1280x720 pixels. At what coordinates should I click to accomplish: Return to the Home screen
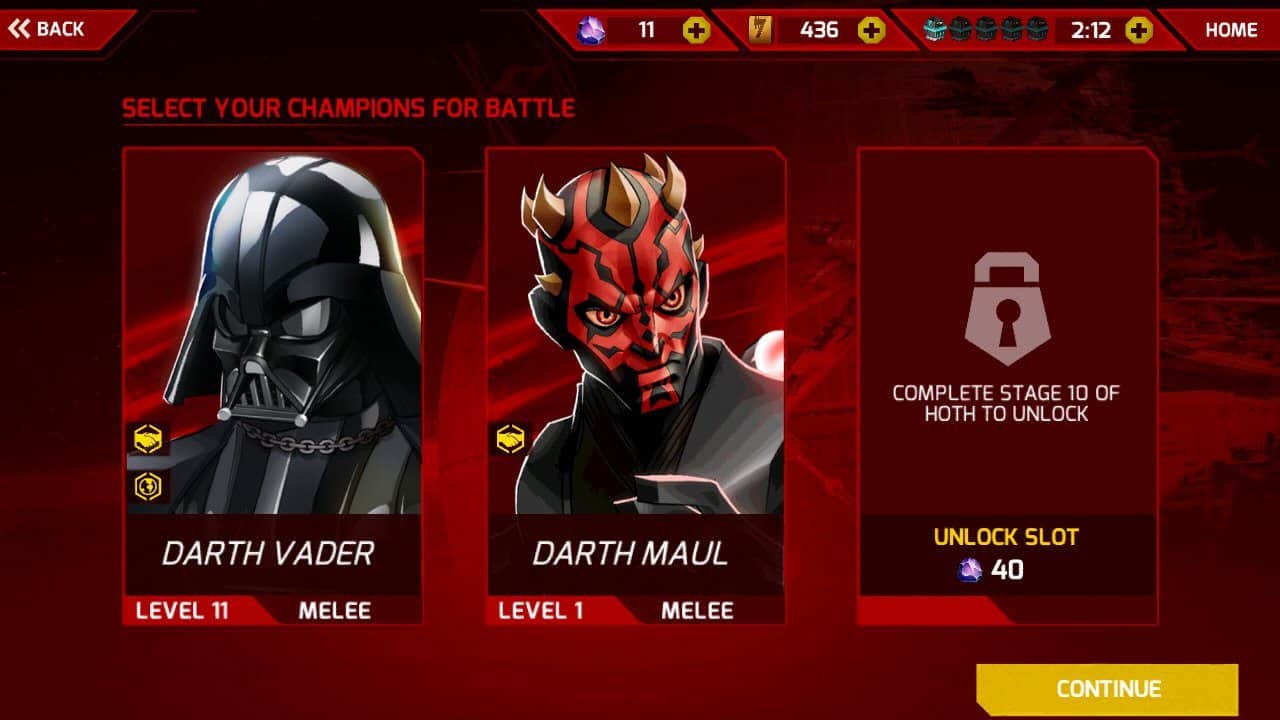pos(1230,30)
